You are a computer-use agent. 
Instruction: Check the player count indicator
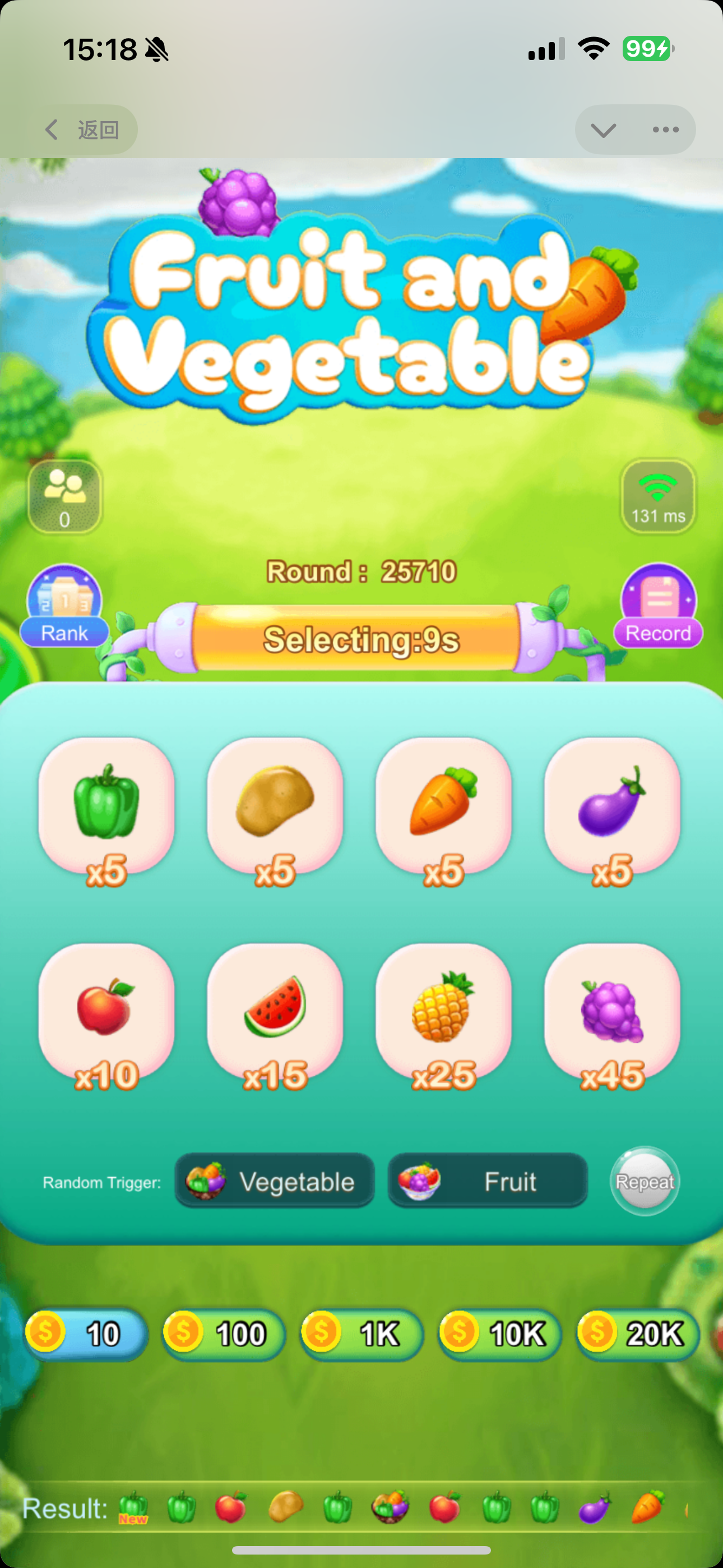point(64,497)
